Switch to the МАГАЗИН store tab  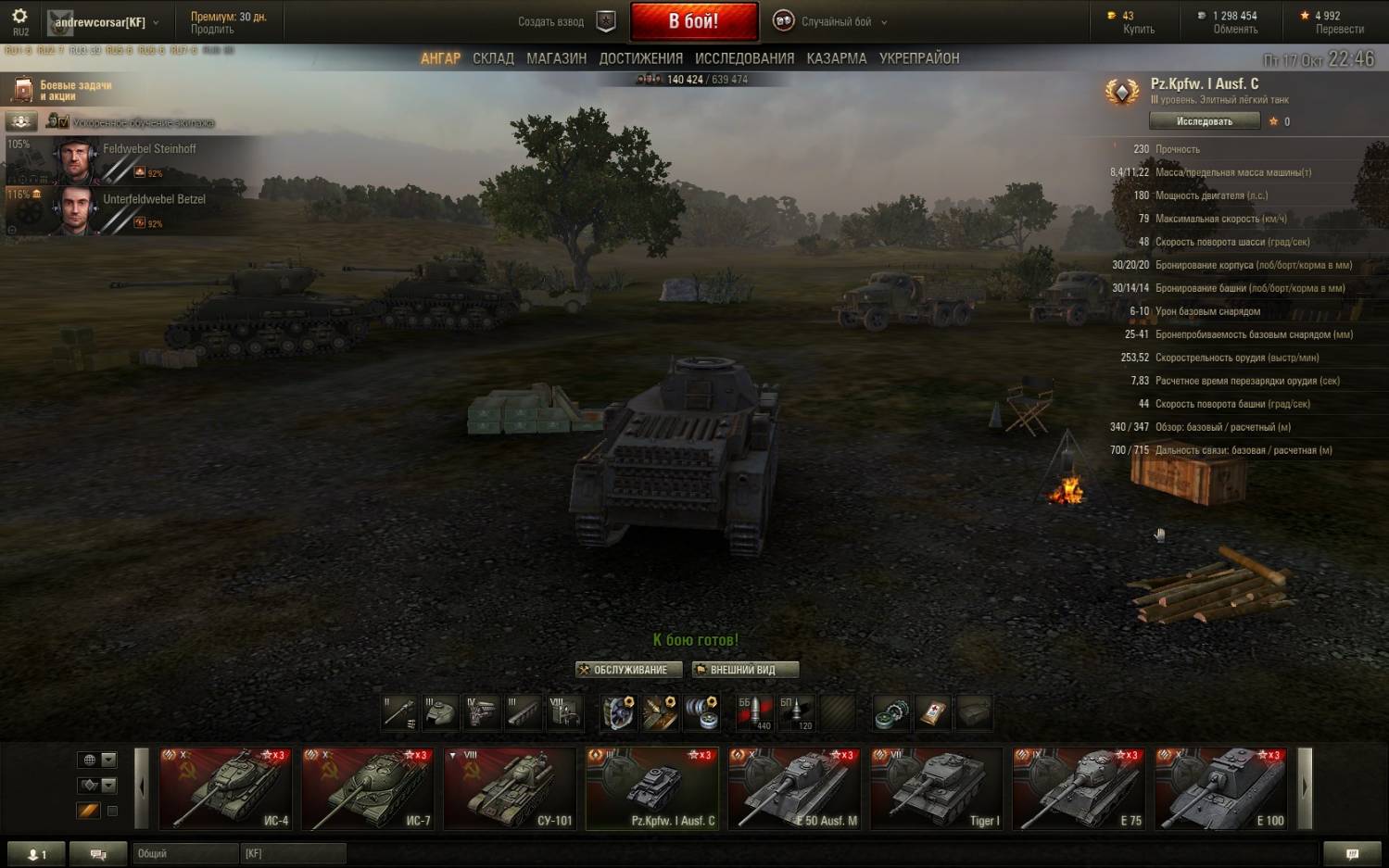pyautogui.click(x=556, y=58)
